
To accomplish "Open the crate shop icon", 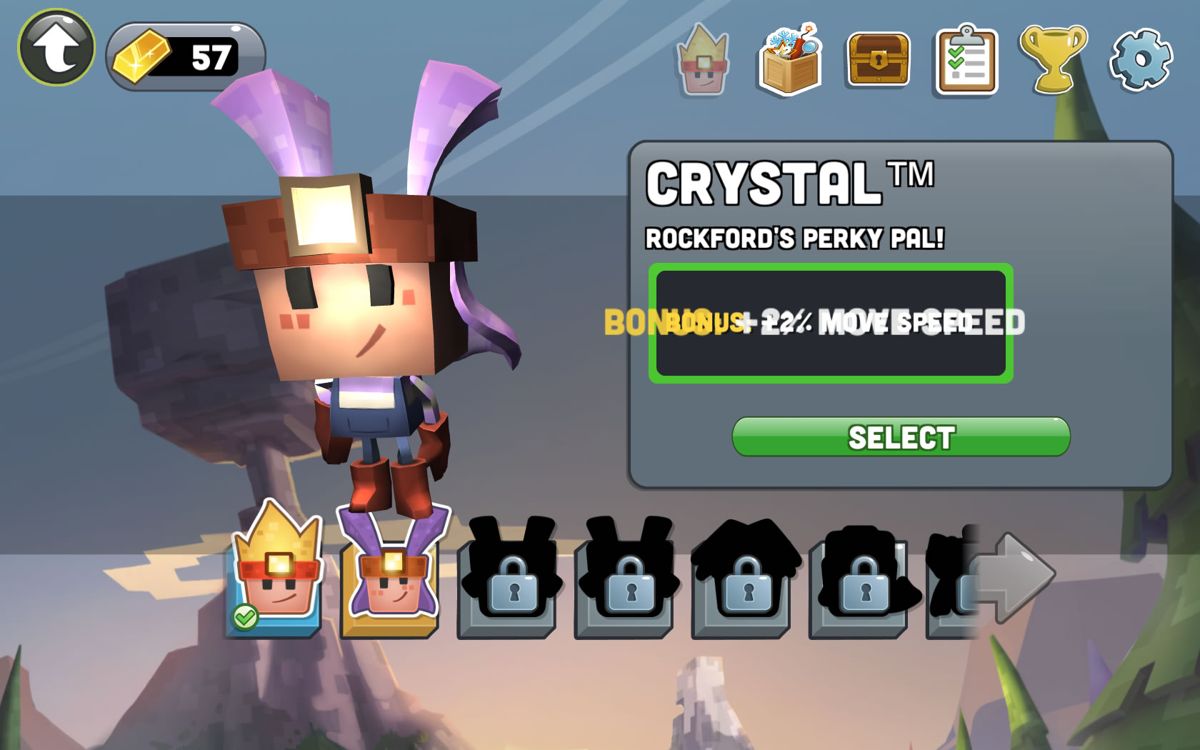I will pos(789,59).
